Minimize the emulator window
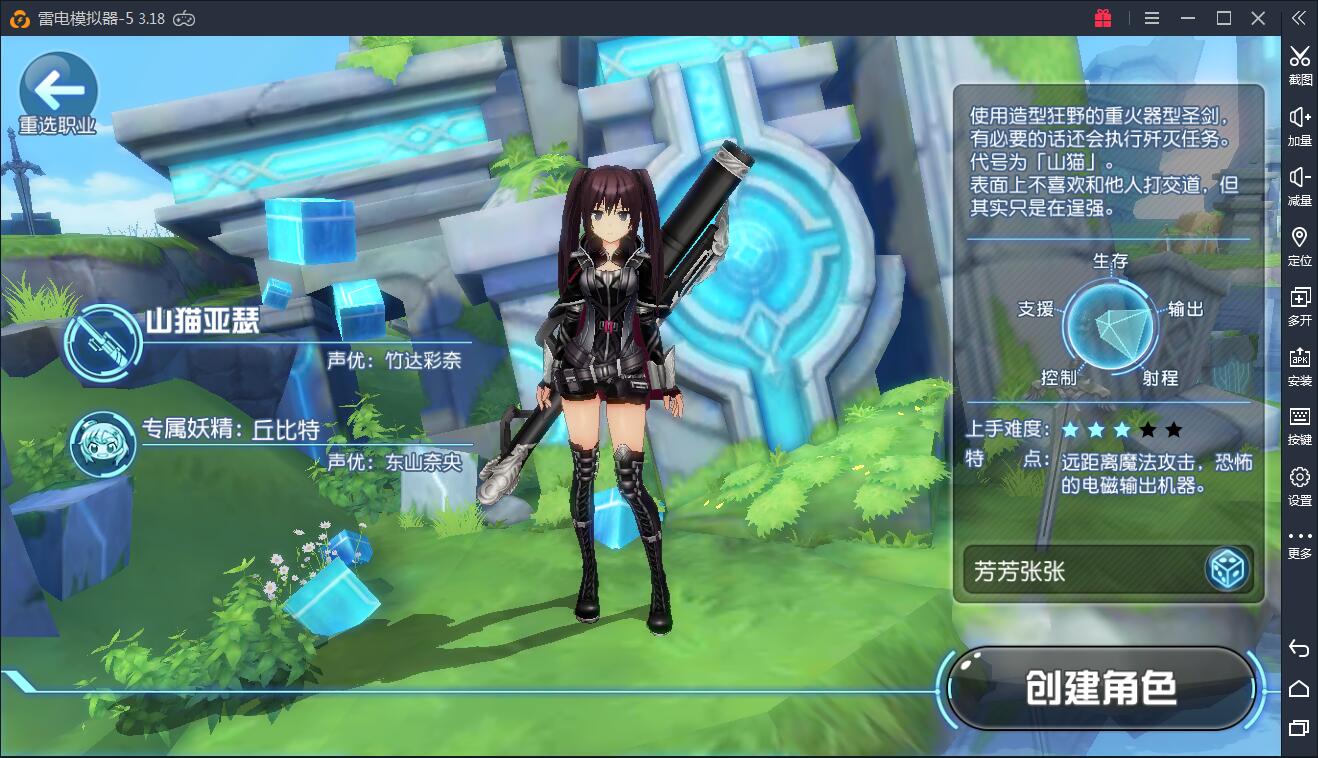The image size is (1318, 758). 1187,18
